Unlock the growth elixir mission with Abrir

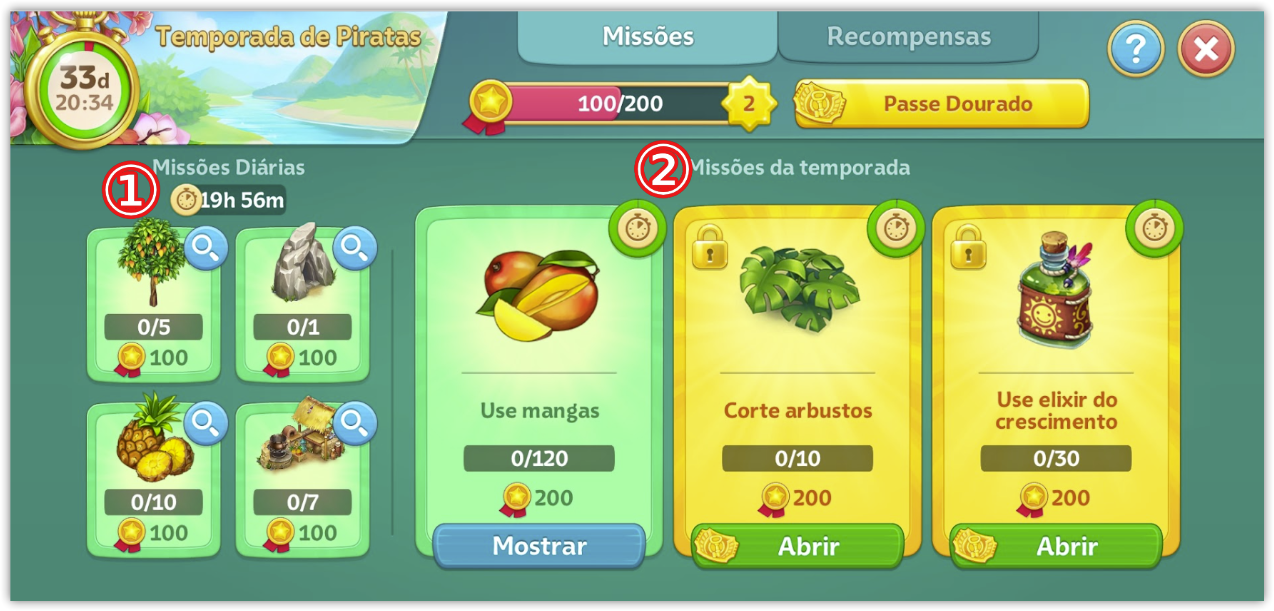1056,547
